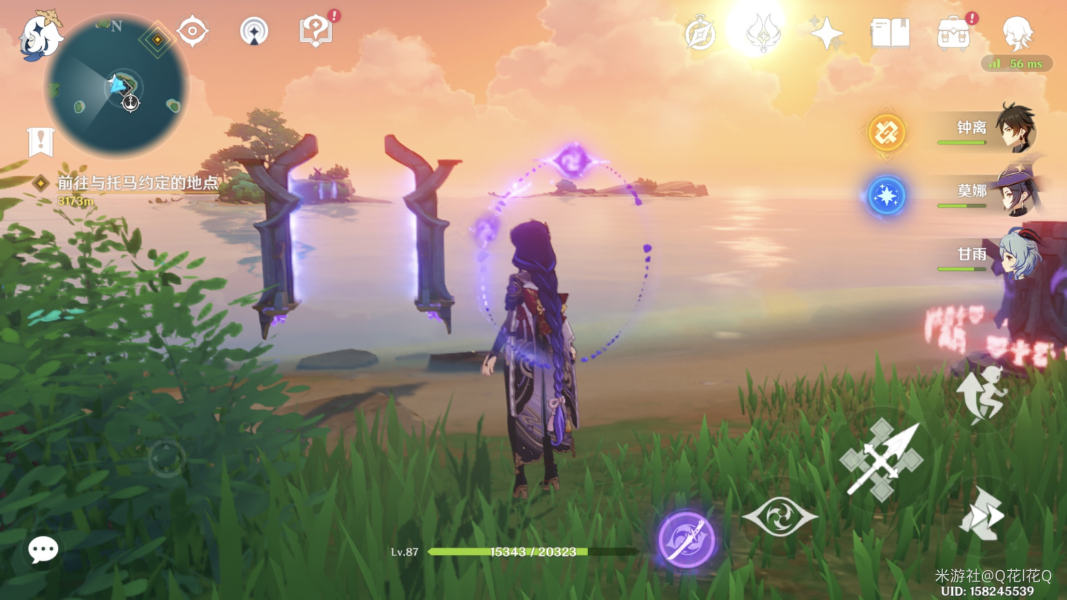Activate the eye-shaped elemental burst button

(780, 516)
